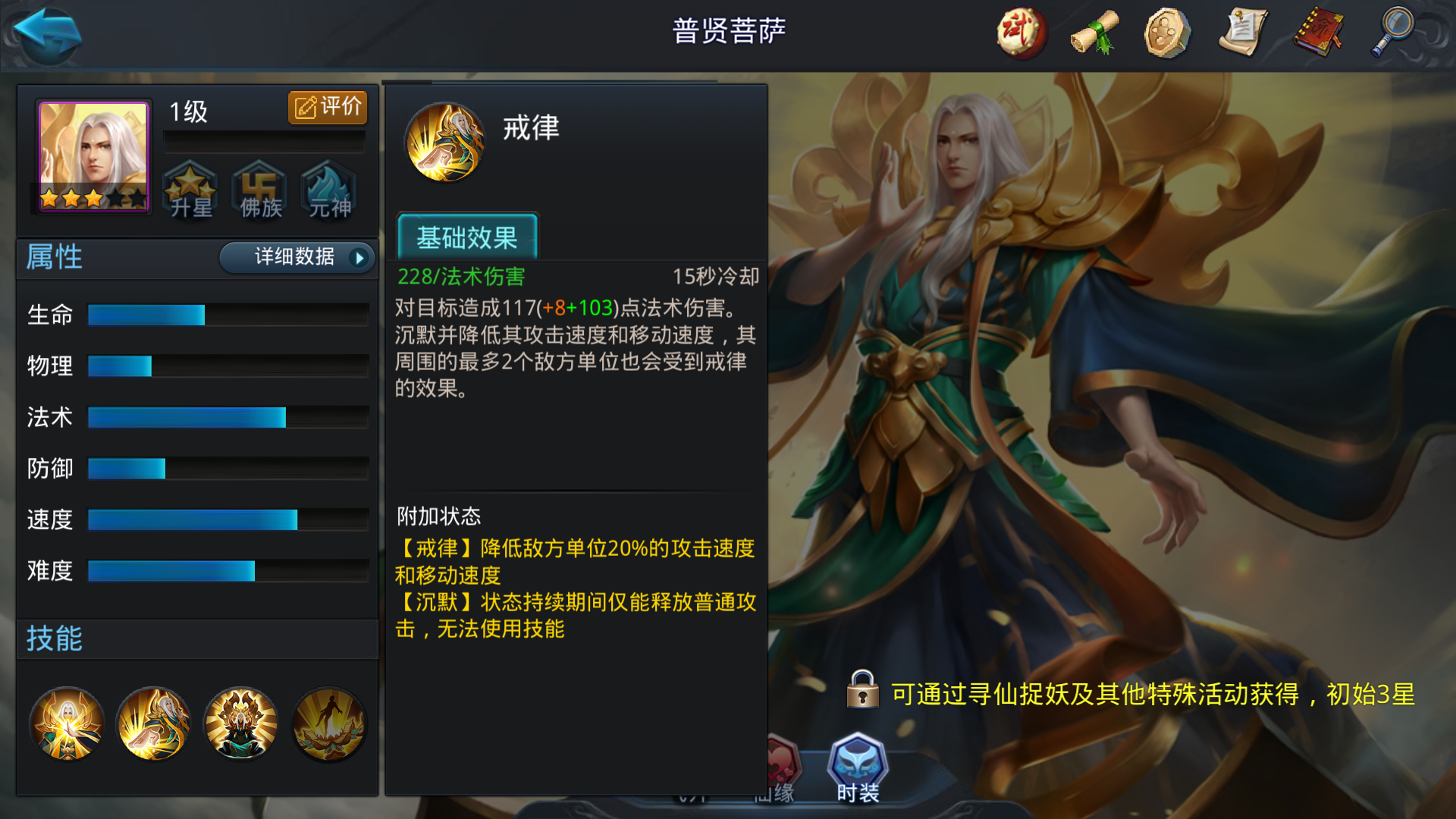Image resolution: width=1456 pixels, height=819 pixels.
Task: Click the character portrait thumbnail
Action: (x=92, y=155)
